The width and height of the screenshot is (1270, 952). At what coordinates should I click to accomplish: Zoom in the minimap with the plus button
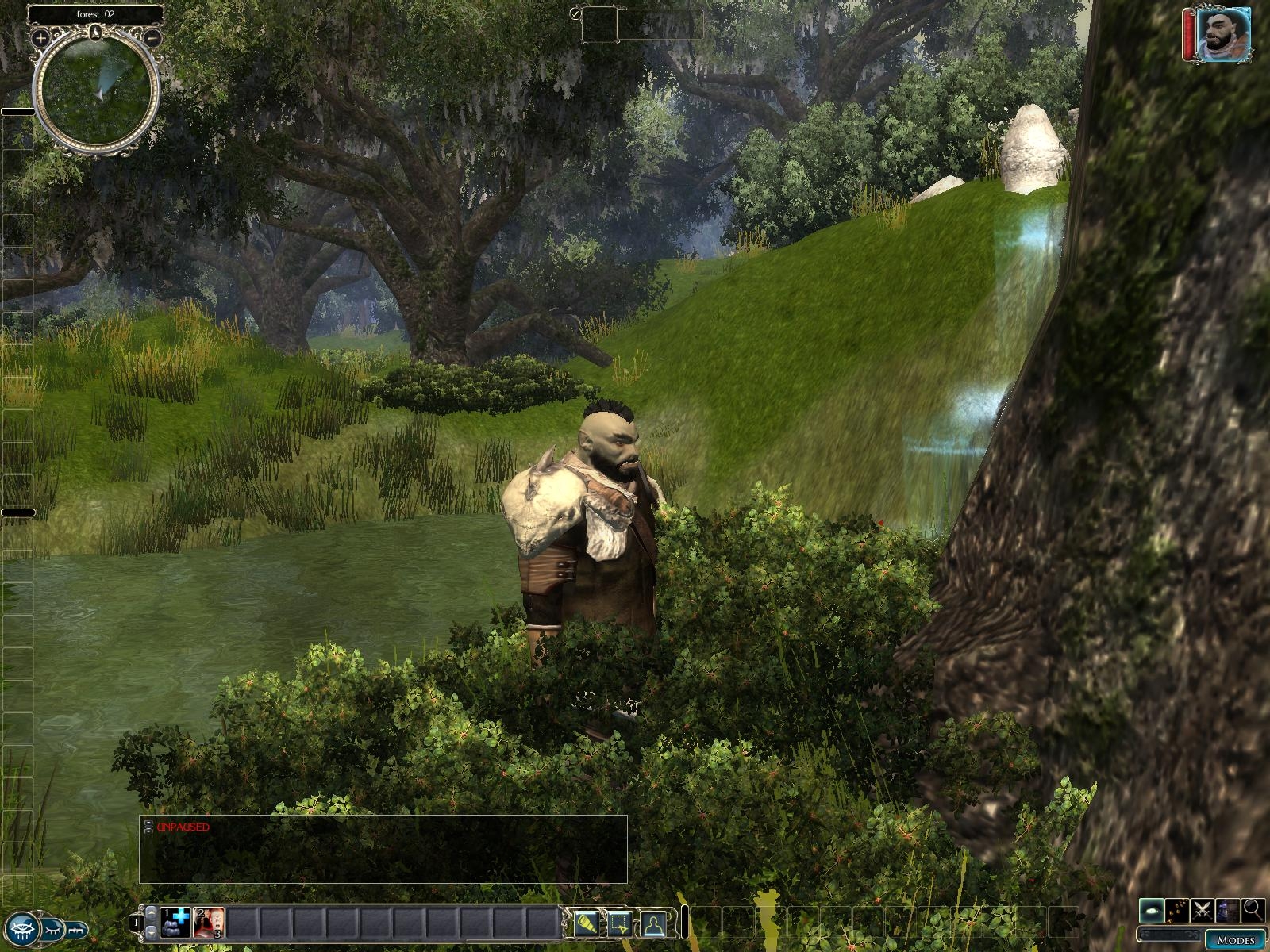coord(40,37)
